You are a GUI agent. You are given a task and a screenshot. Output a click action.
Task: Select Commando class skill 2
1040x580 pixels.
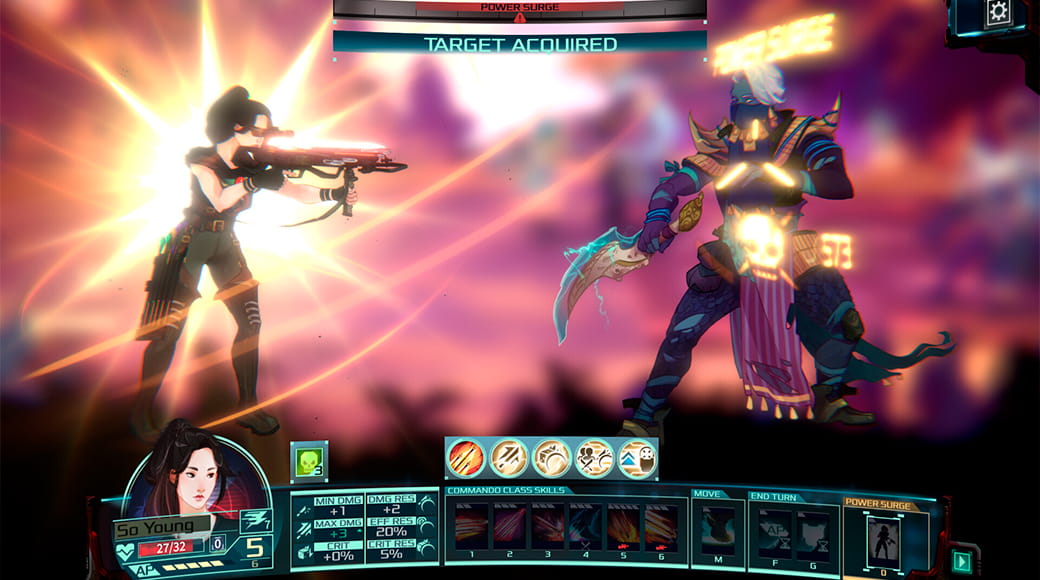coord(510,525)
